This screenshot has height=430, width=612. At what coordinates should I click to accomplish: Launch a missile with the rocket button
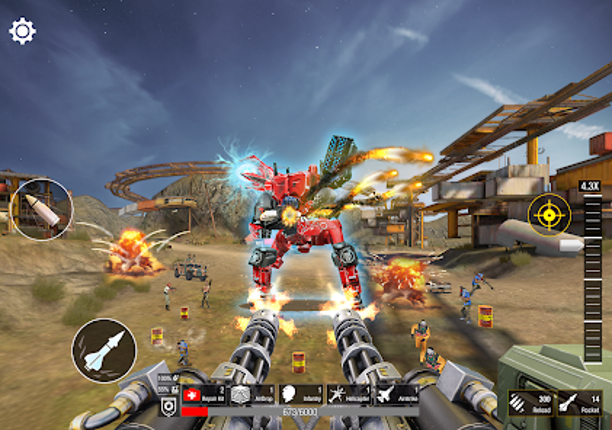(x=104, y=350)
